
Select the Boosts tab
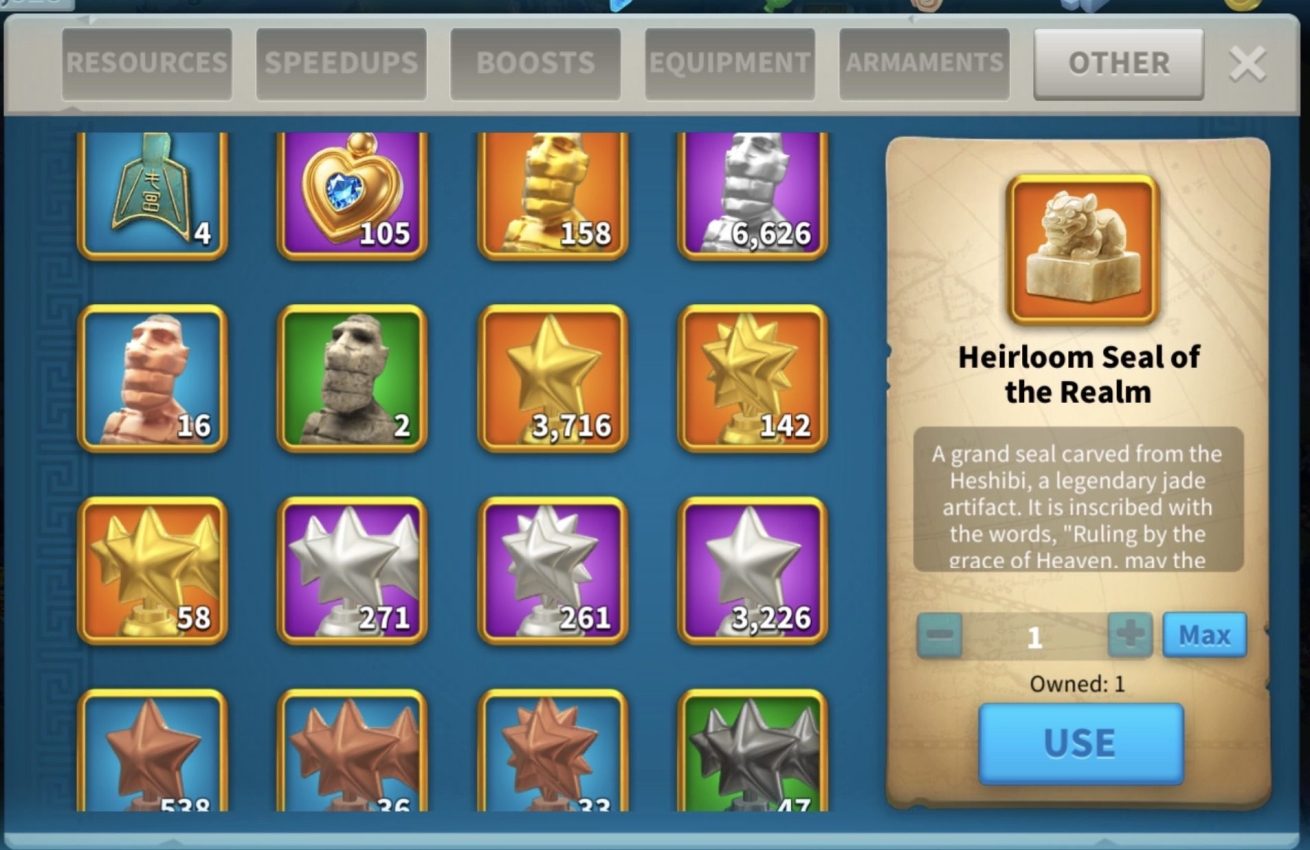click(x=535, y=63)
